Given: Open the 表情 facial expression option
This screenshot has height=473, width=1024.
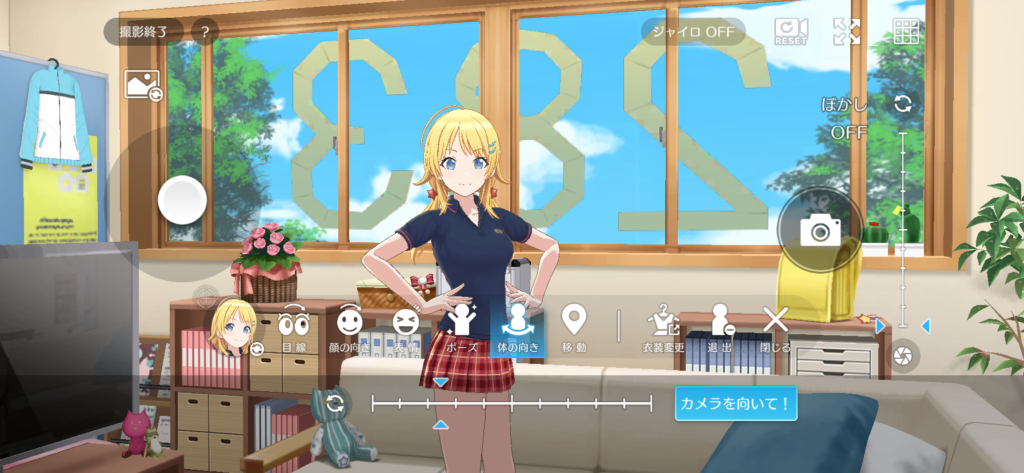Looking at the screenshot, I should point(405,328).
